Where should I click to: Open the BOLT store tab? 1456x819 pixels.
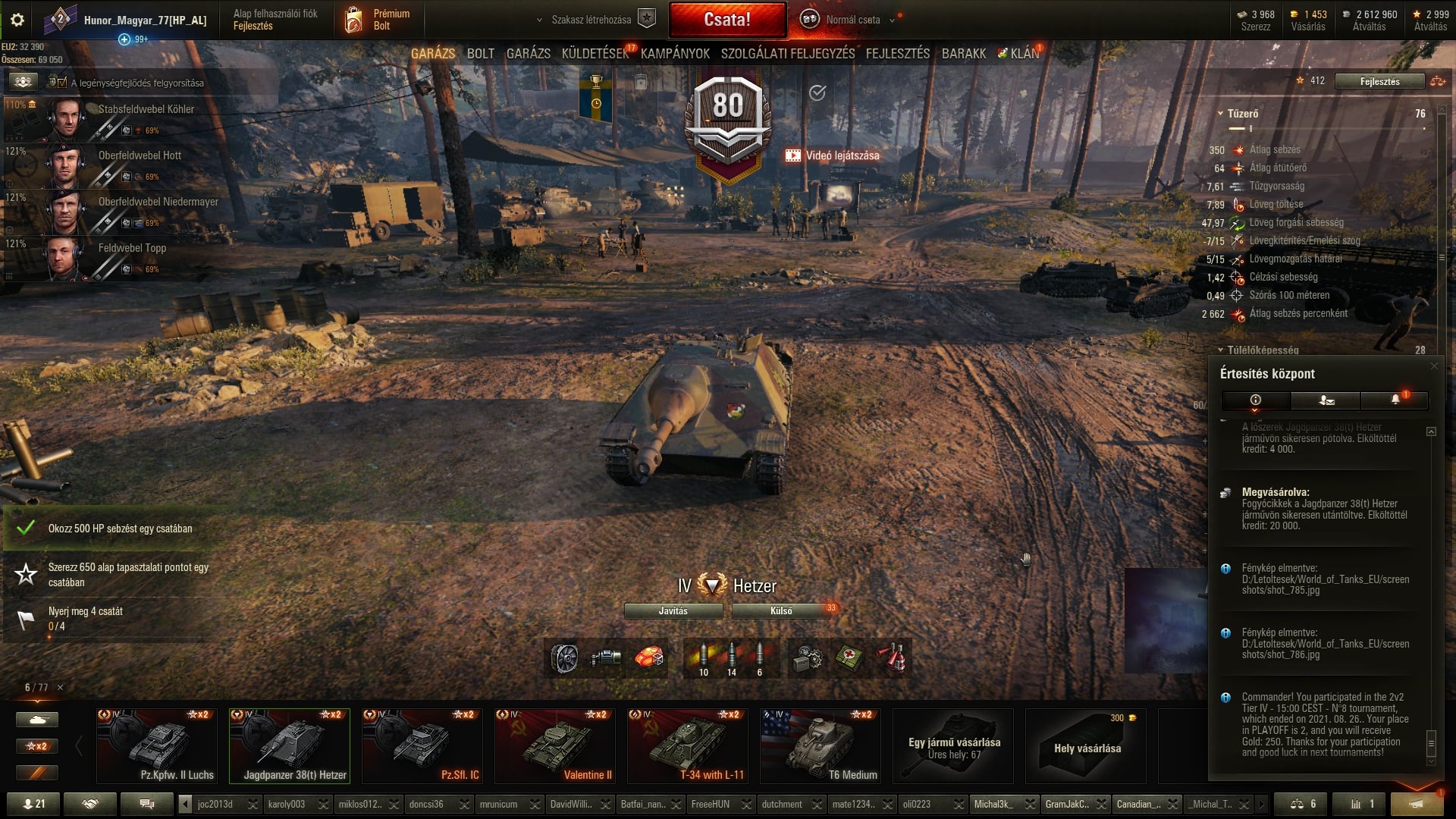tap(480, 54)
